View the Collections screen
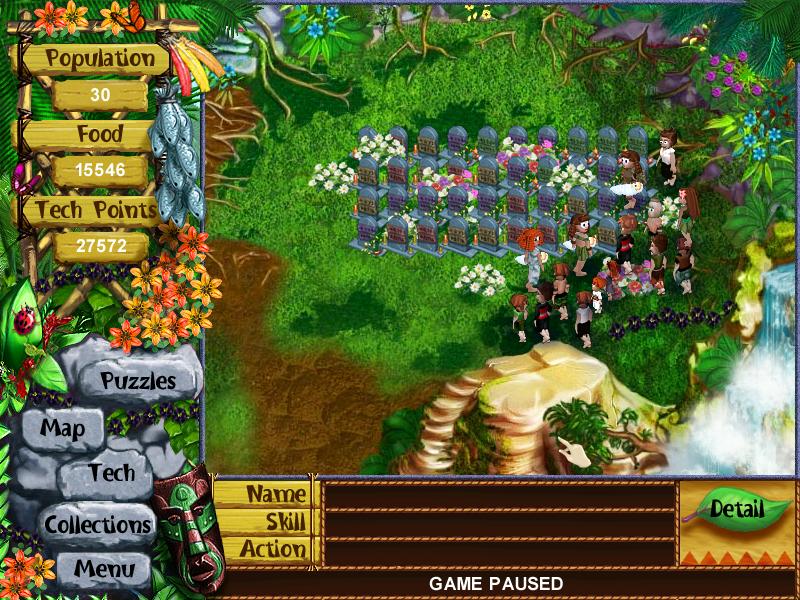Screen dimensions: 800x600 click(98, 523)
